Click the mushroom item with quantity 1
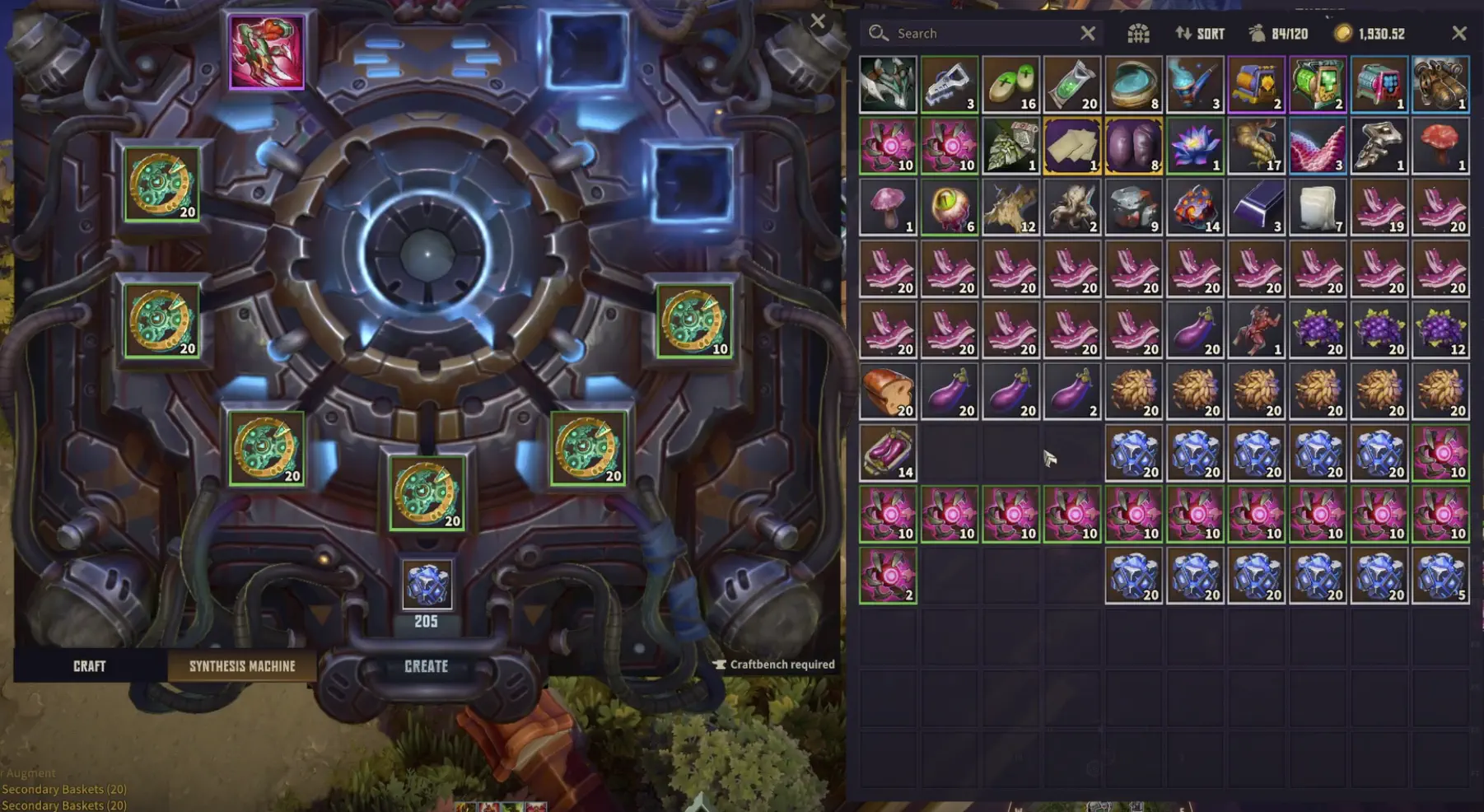The height and width of the screenshot is (812, 1484). pyautogui.click(x=888, y=206)
